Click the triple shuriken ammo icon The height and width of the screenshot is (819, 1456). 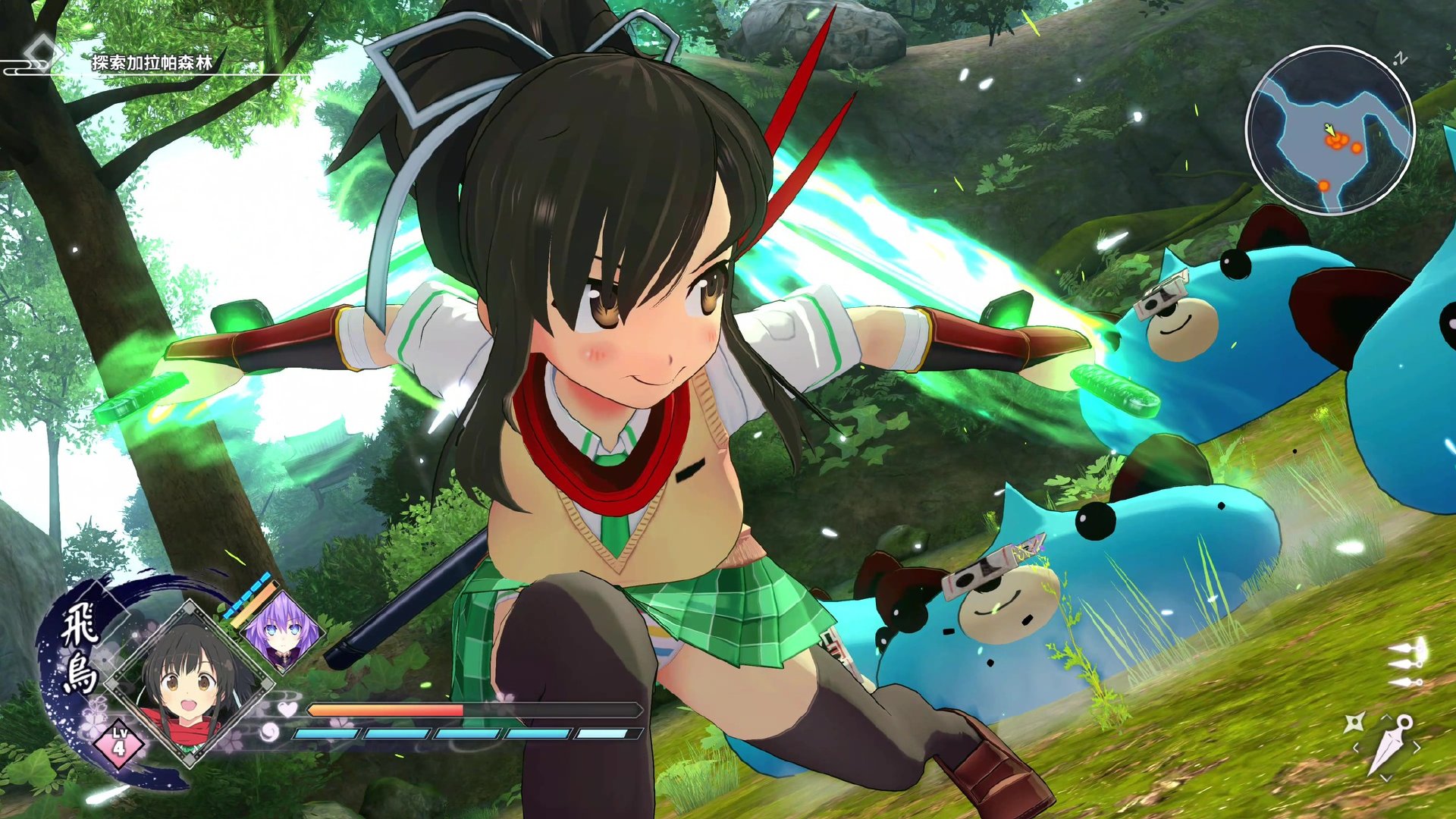[1407, 663]
